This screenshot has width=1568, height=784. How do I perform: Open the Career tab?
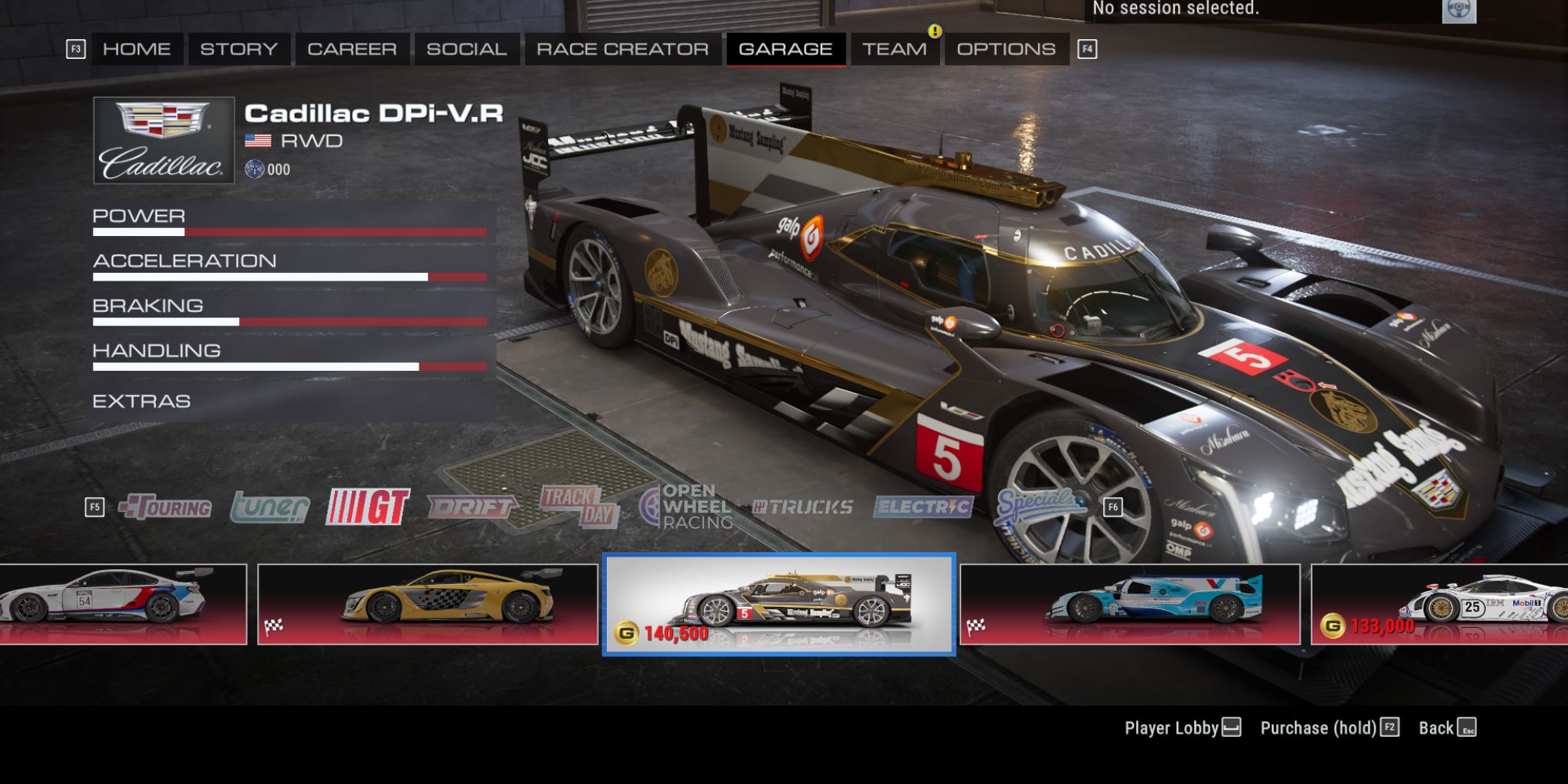click(351, 48)
